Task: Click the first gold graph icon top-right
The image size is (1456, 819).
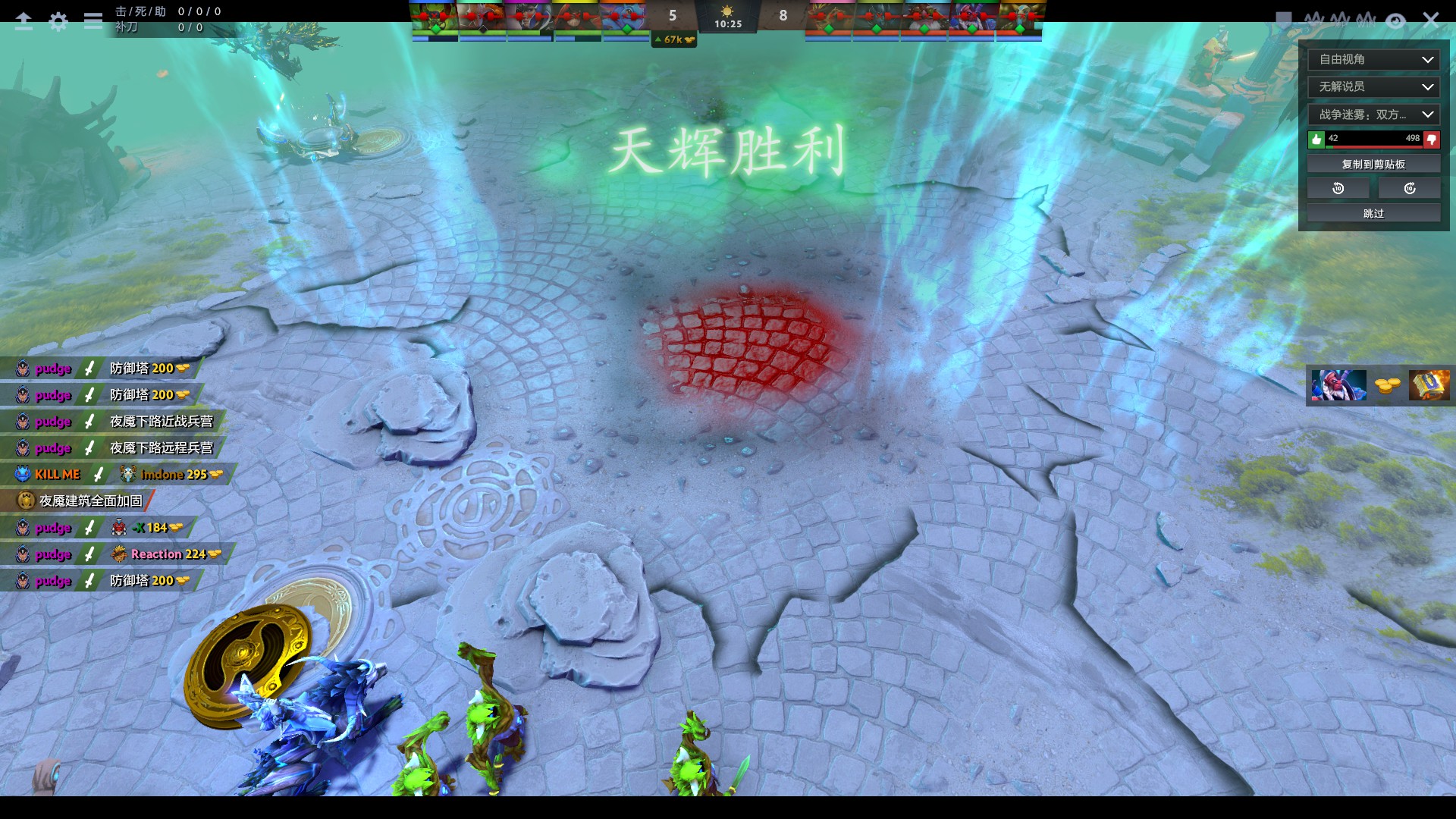Action: (x=1316, y=19)
